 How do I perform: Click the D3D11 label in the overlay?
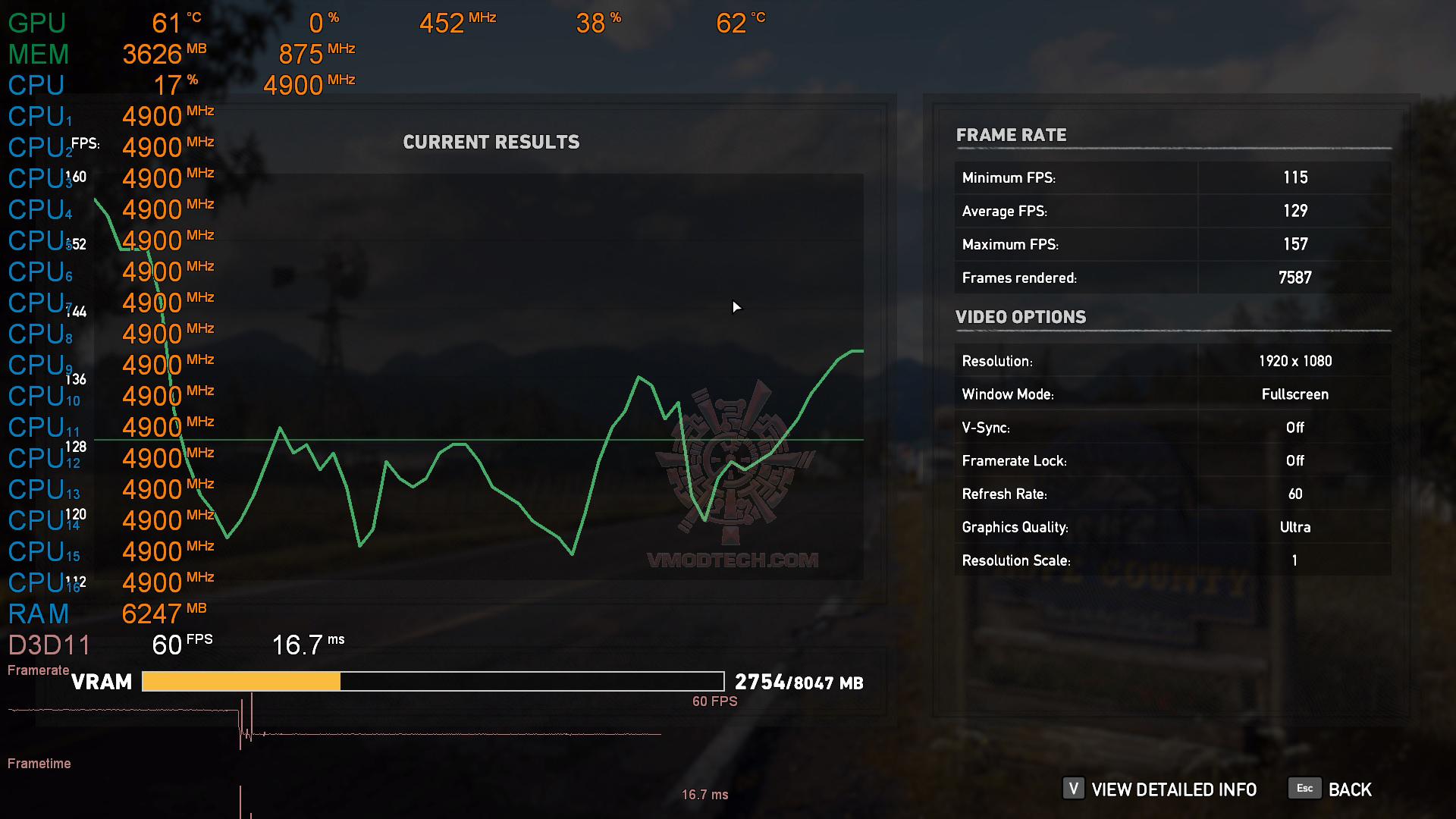click(x=49, y=645)
